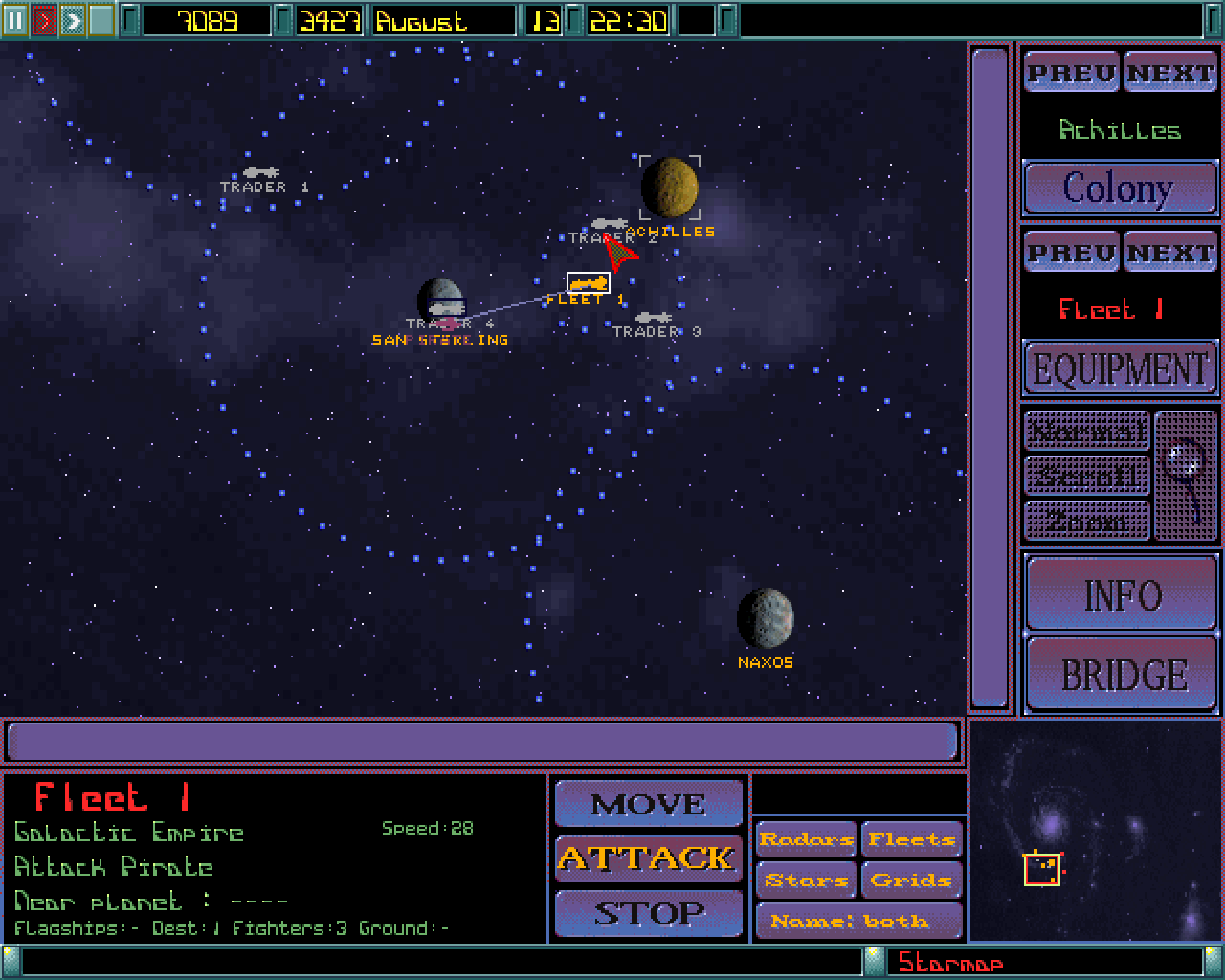Toggle the Fleets display filter
This screenshot has width=1225, height=980.
pos(911,839)
